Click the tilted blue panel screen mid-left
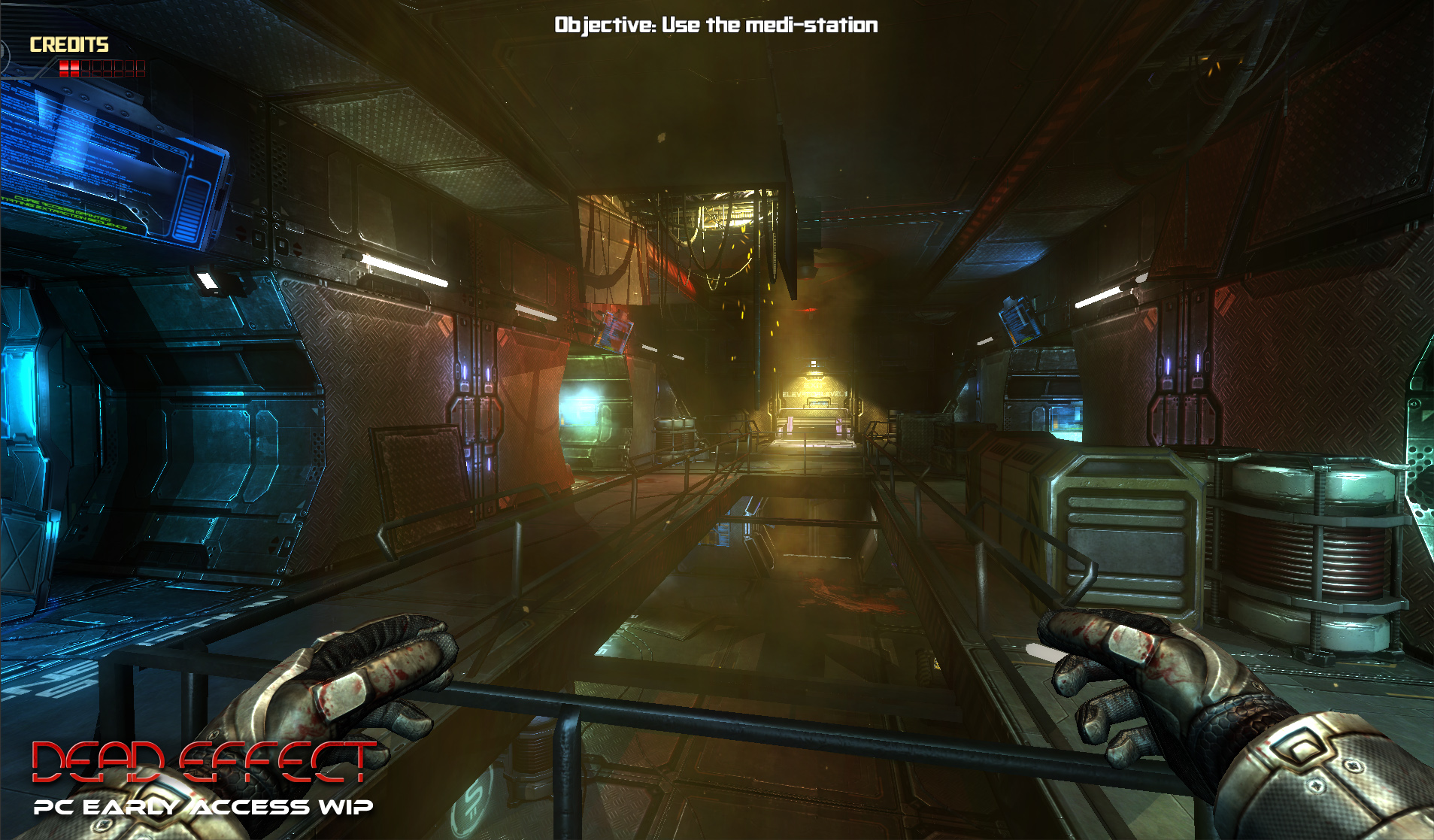Image resolution: width=1434 pixels, height=840 pixels. 613,331
